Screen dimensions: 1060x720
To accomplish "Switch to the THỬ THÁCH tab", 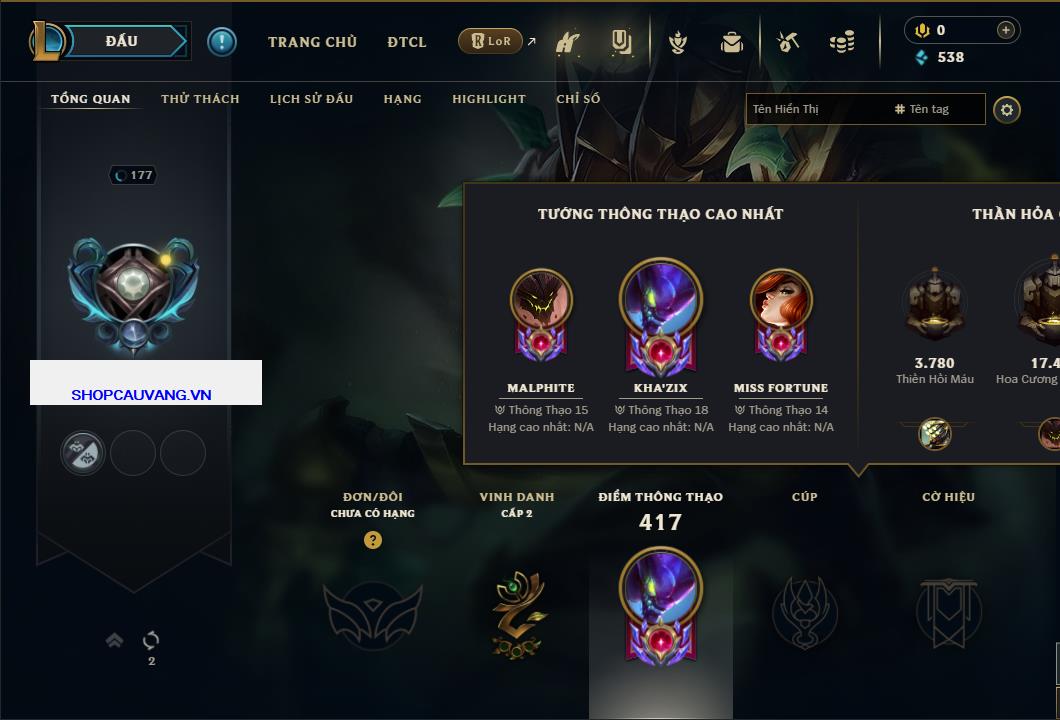I will point(200,99).
